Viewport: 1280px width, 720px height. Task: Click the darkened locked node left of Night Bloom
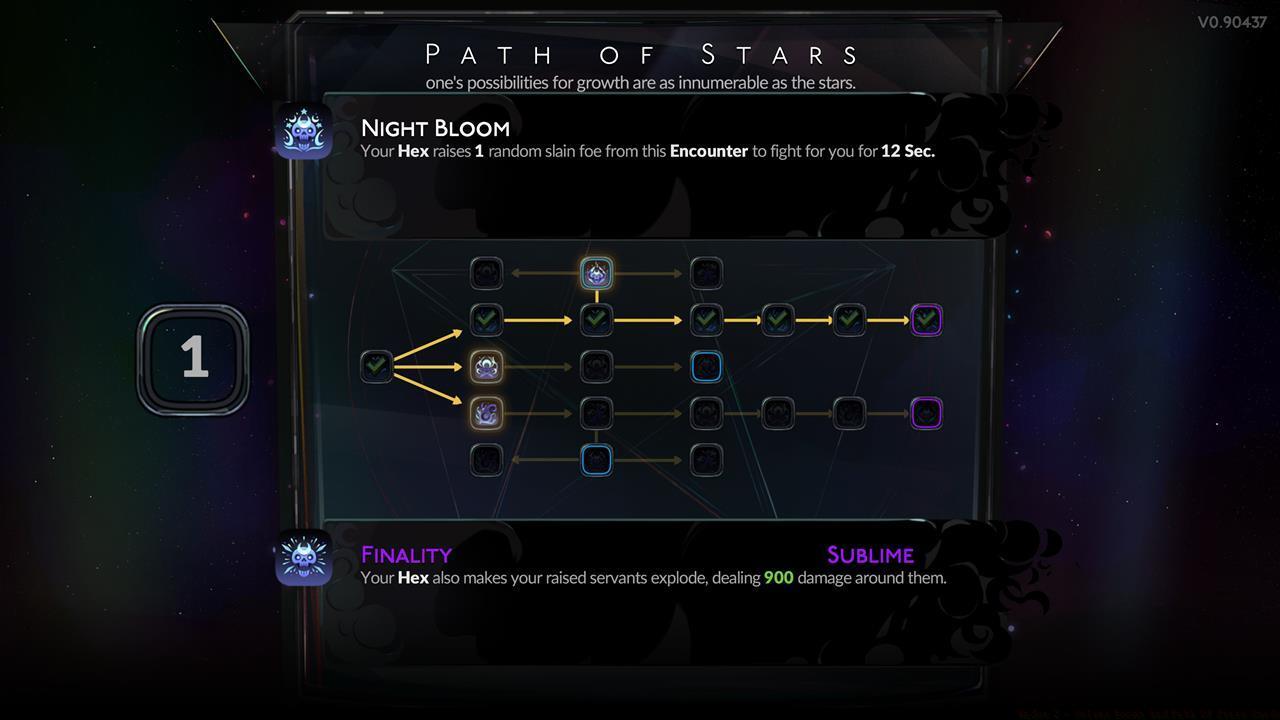[x=486, y=272]
